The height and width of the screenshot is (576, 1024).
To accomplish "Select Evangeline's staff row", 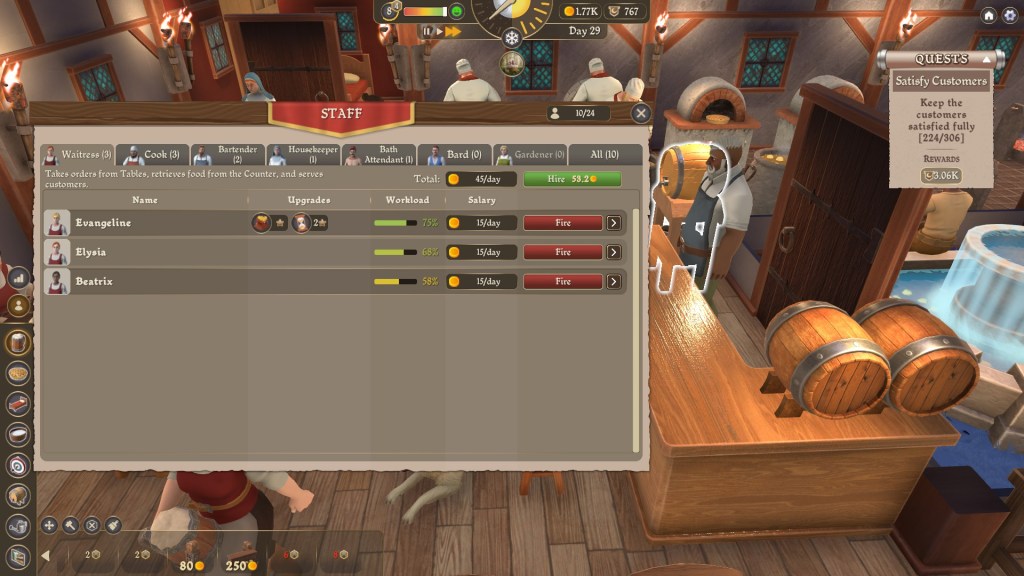I will pyautogui.click(x=150, y=223).
